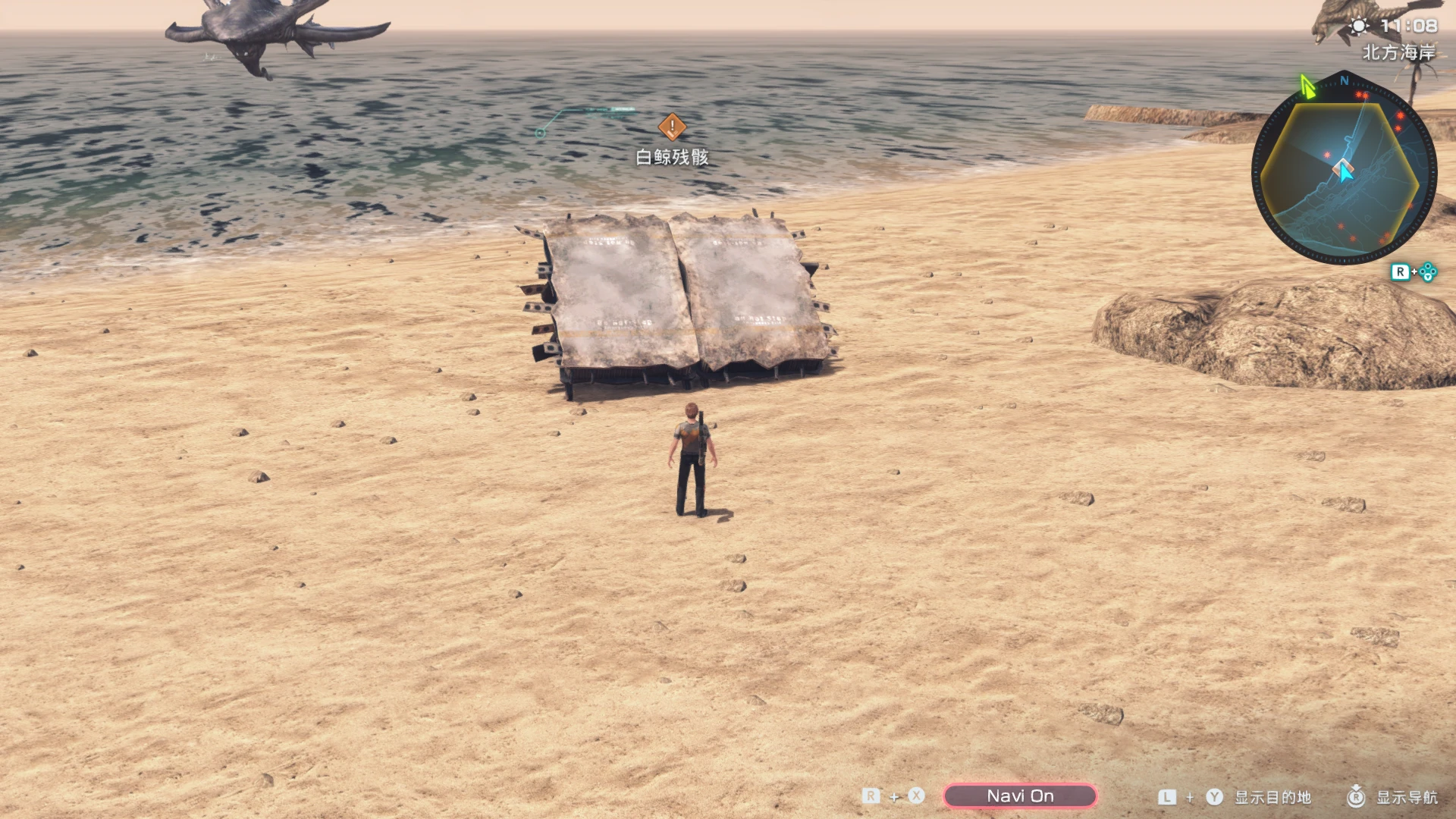
Task: Click the Y button icon beside 显示目的地
Action: (1214, 795)
